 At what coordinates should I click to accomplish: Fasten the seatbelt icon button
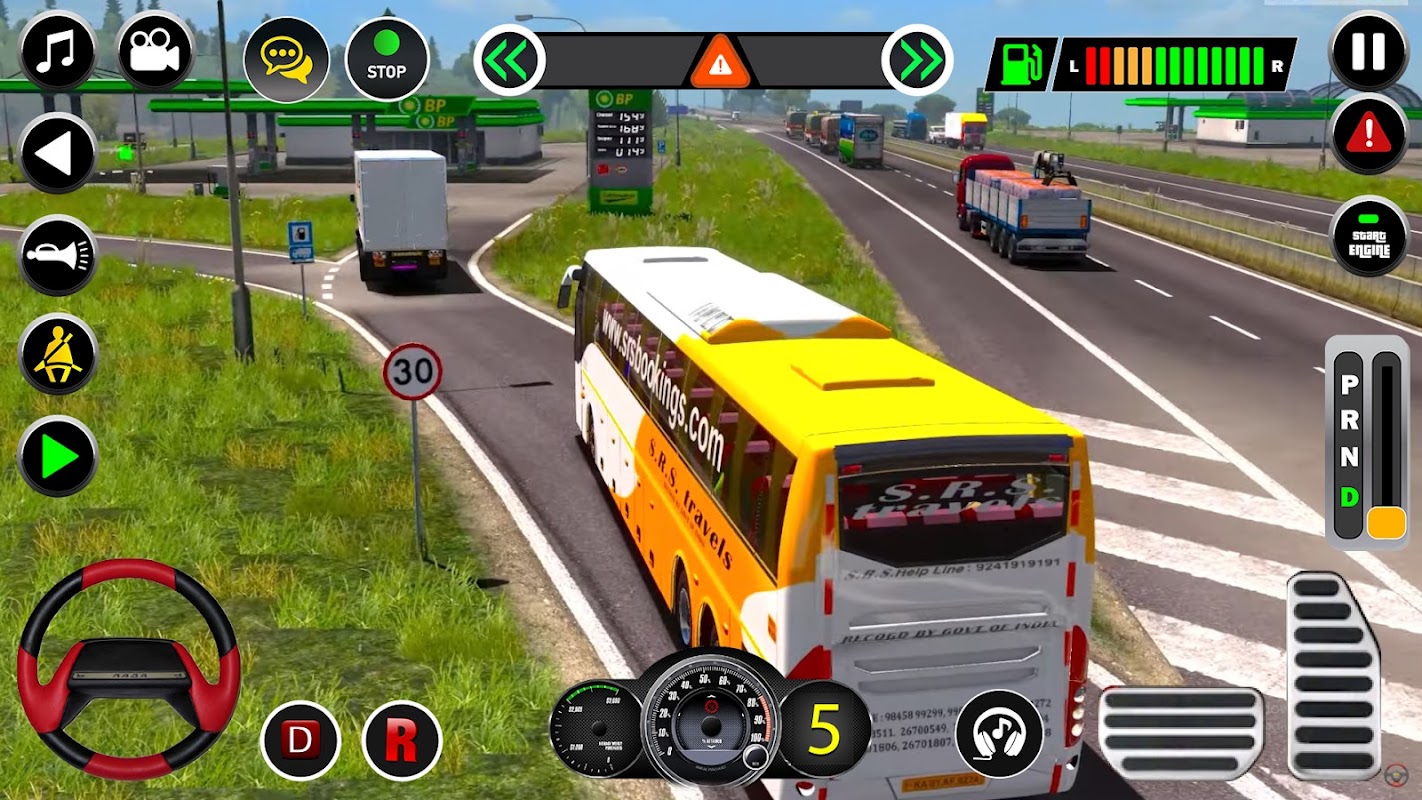tap(57, 355)
